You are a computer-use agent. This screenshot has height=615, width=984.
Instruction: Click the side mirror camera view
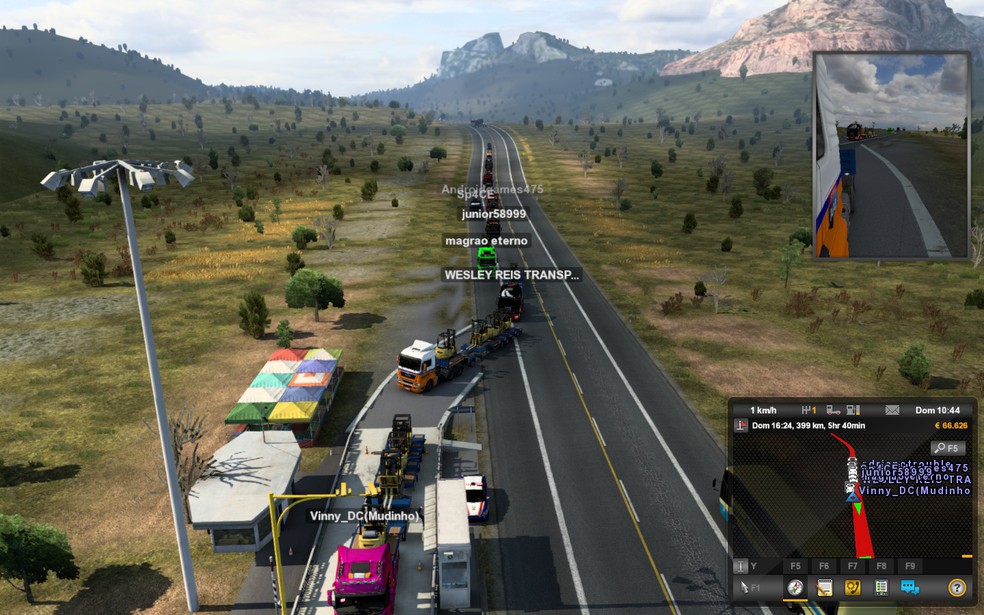click(891, 155)
